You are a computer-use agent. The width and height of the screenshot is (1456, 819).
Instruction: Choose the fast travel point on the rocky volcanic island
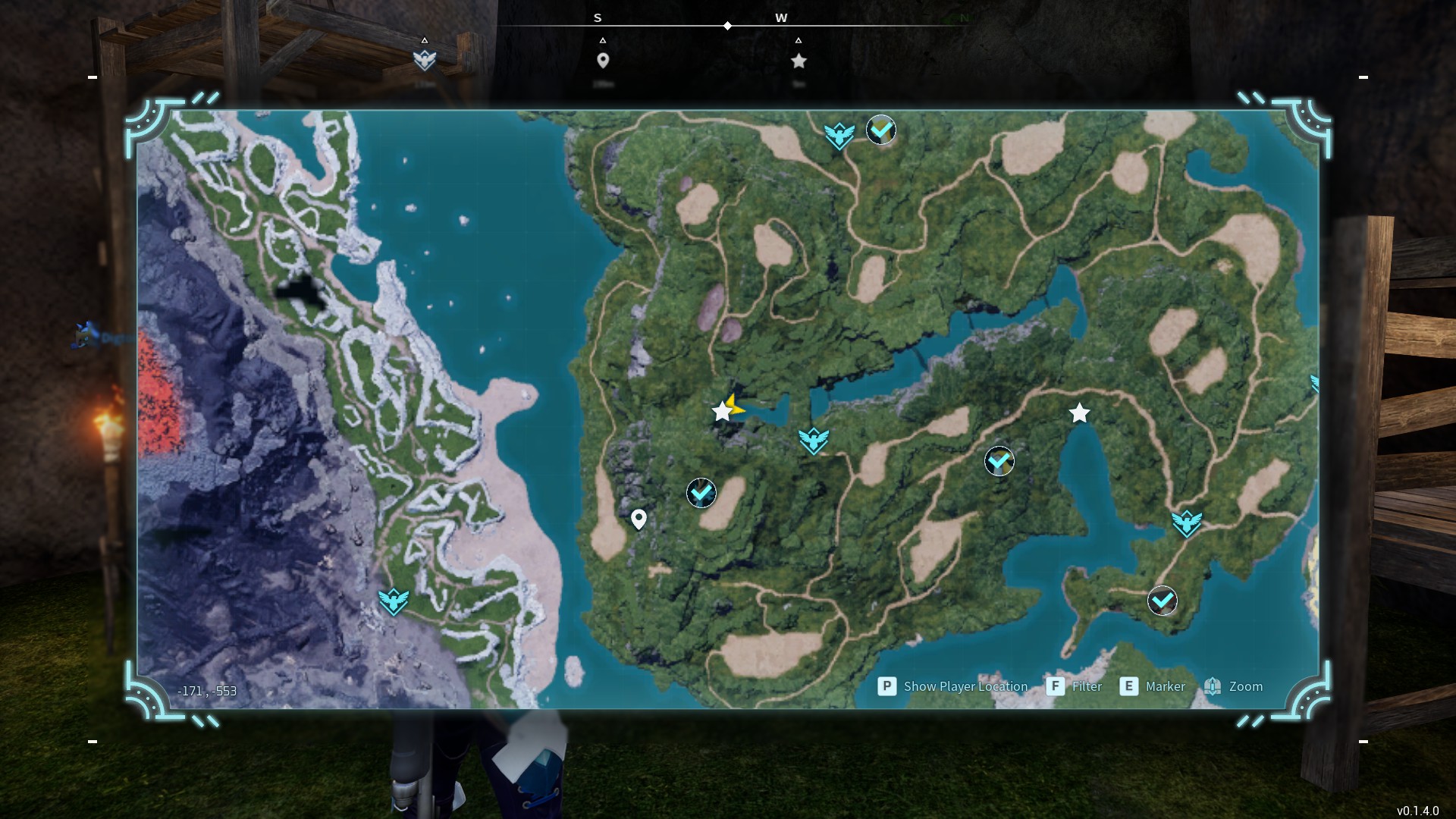394,601
